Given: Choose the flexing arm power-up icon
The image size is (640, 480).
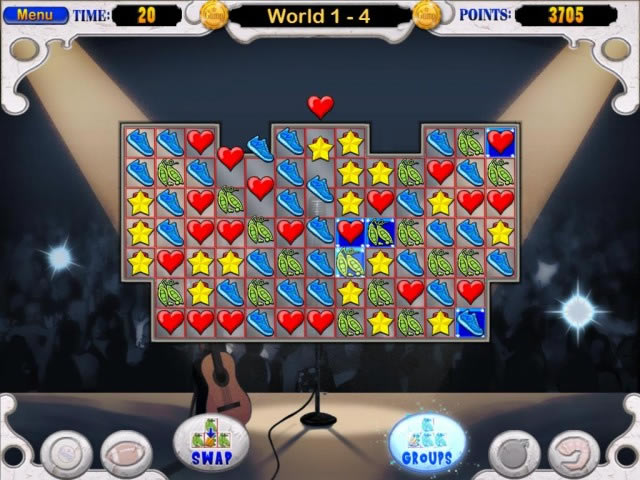Looking at the screenshot, I should click(x=572, y=449).
